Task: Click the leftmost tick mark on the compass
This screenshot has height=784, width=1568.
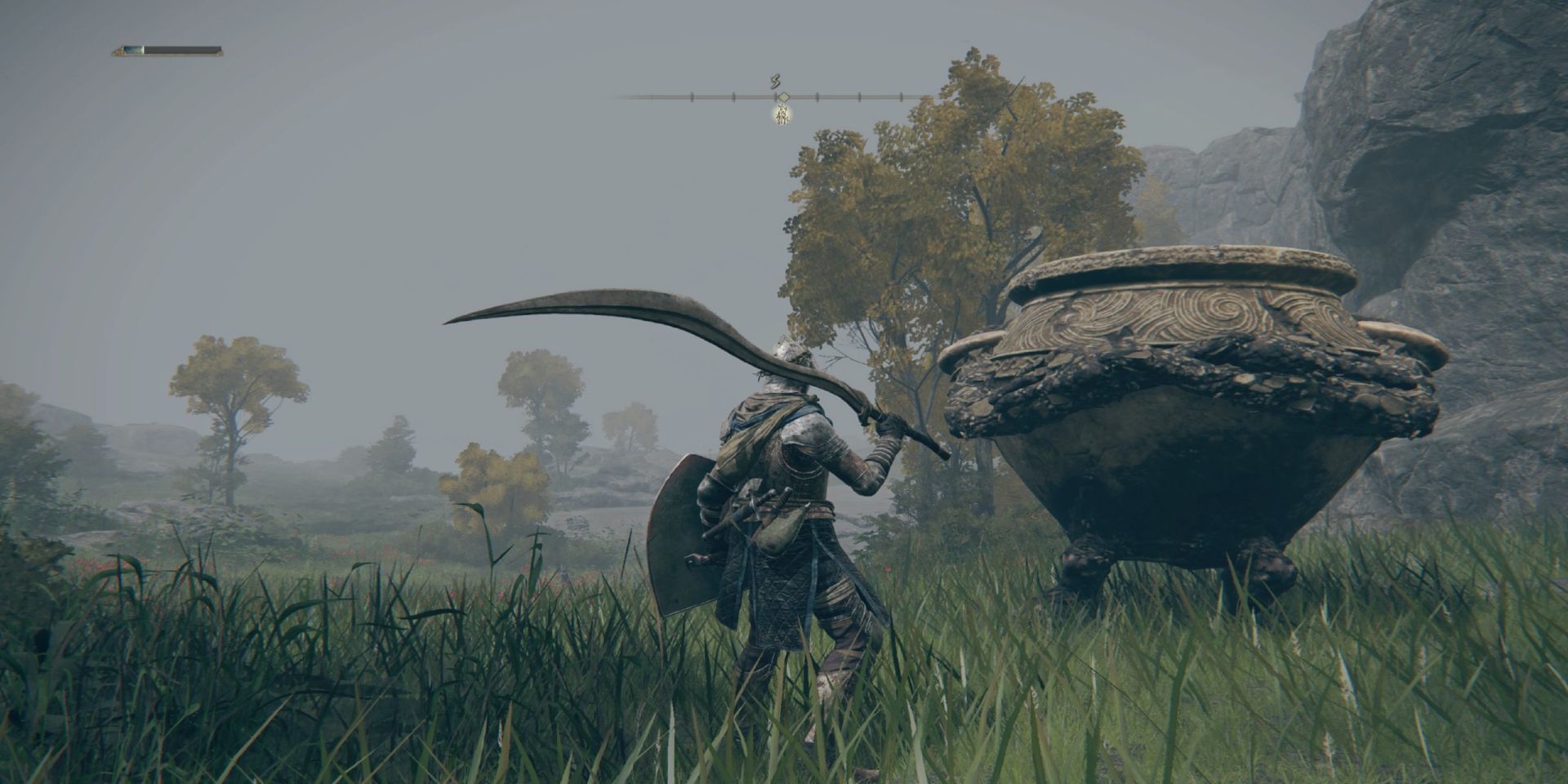Action: (x=652, y=96)
